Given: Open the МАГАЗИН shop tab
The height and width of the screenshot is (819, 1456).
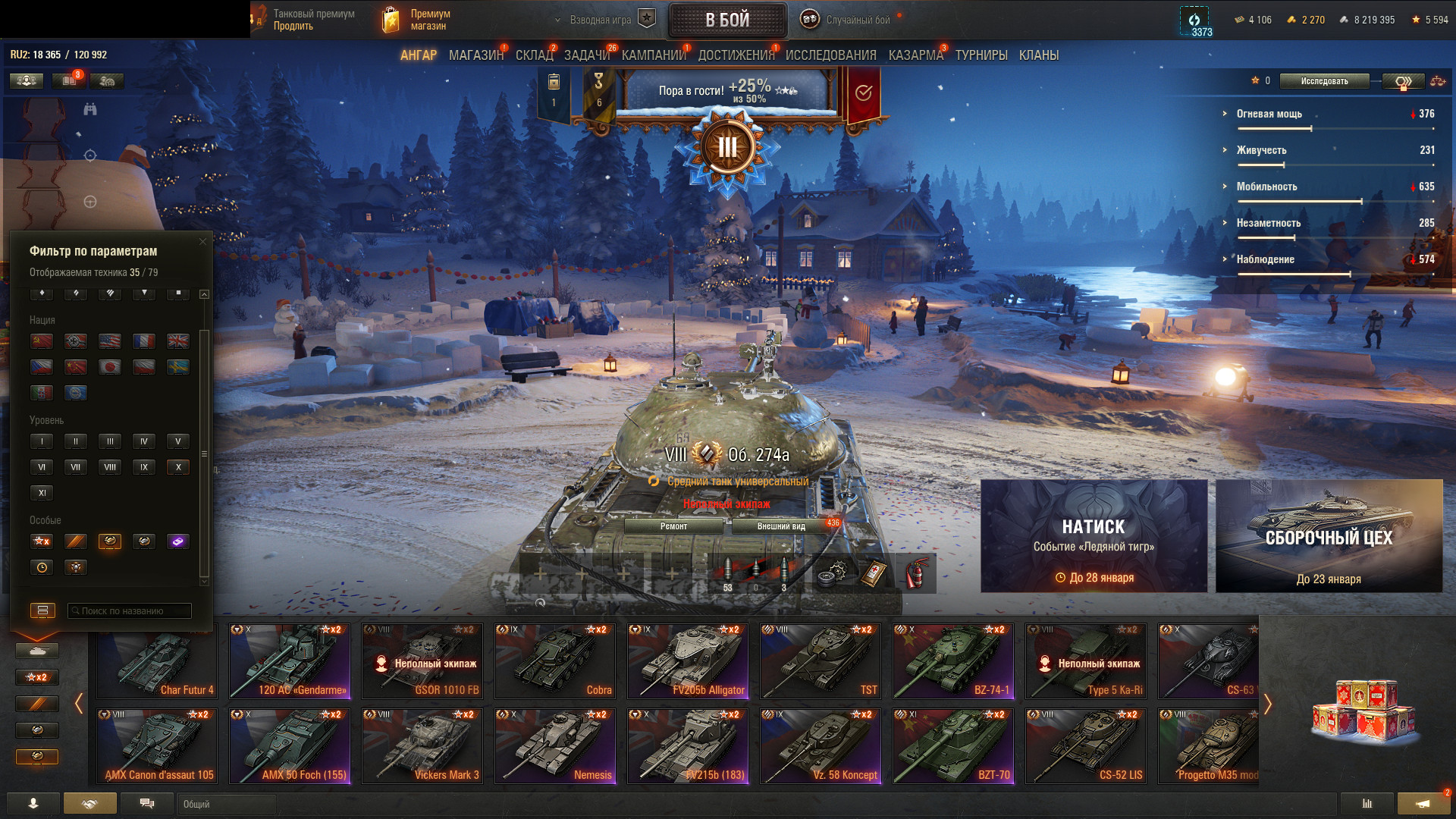Looking at the screenshot, I should (x=475, y=55).
